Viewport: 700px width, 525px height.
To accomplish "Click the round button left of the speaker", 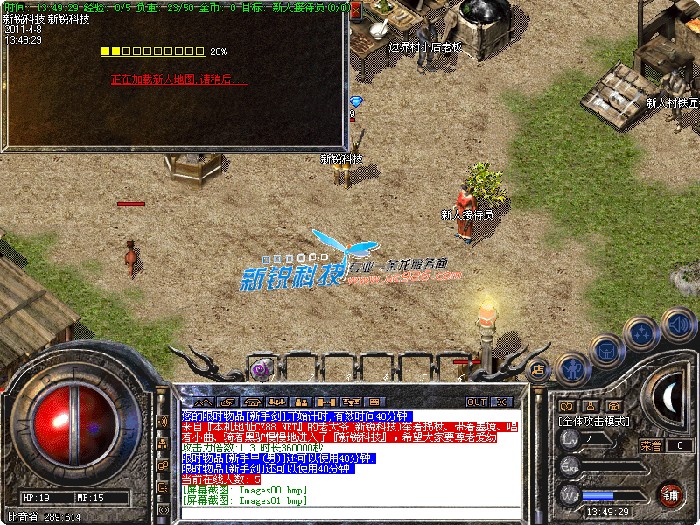I will tap(639, 333).
